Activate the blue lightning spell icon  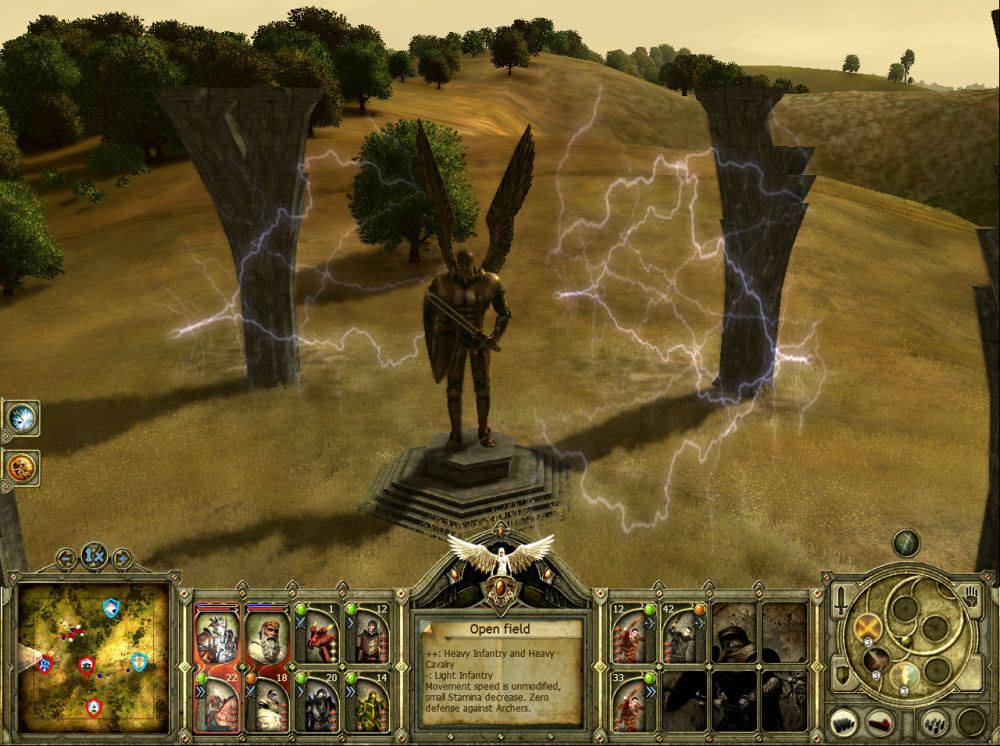point(20,417)
